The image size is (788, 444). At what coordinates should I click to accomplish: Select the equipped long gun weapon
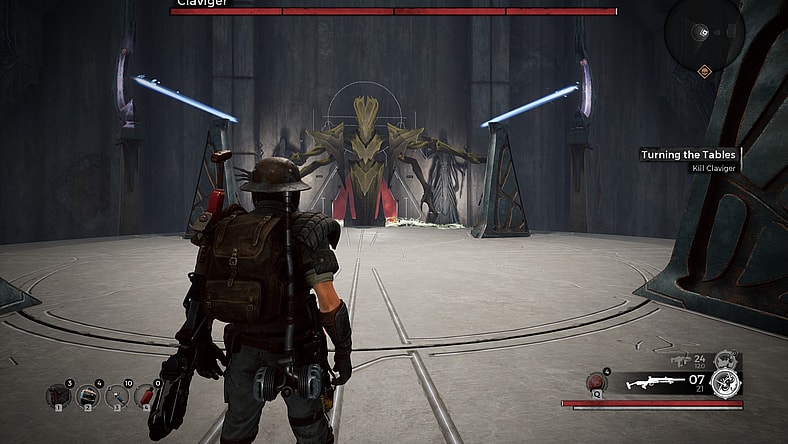point(654,381)
